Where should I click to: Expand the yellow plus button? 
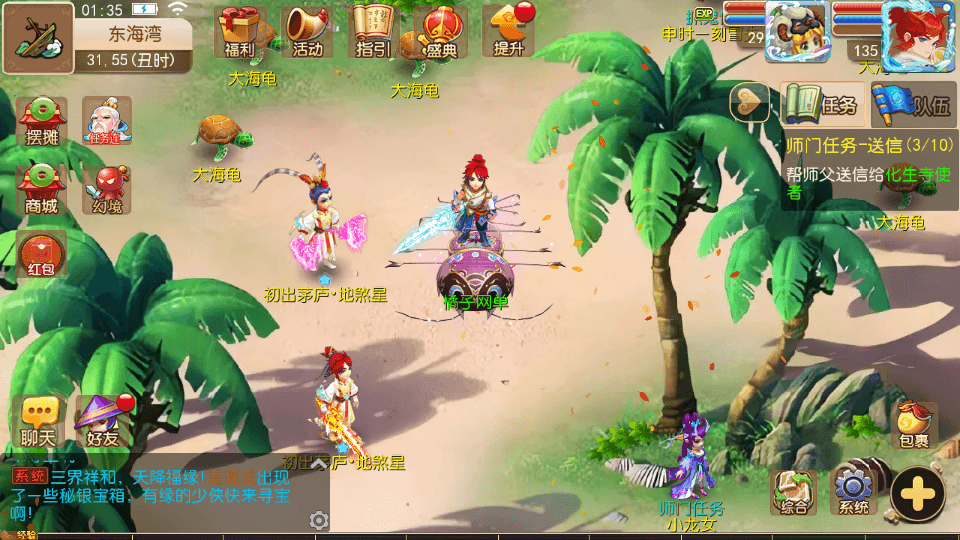(917, 493)
